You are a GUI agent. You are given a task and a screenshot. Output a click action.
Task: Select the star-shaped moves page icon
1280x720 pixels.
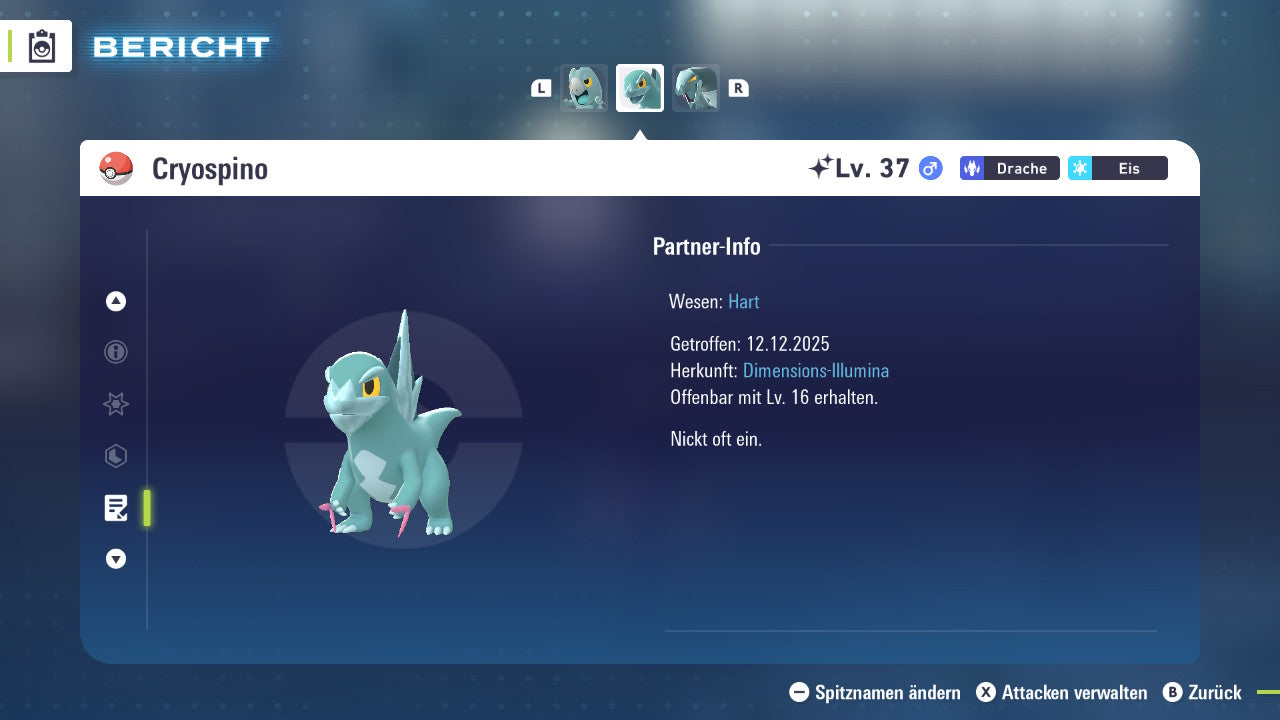point(115,404)
